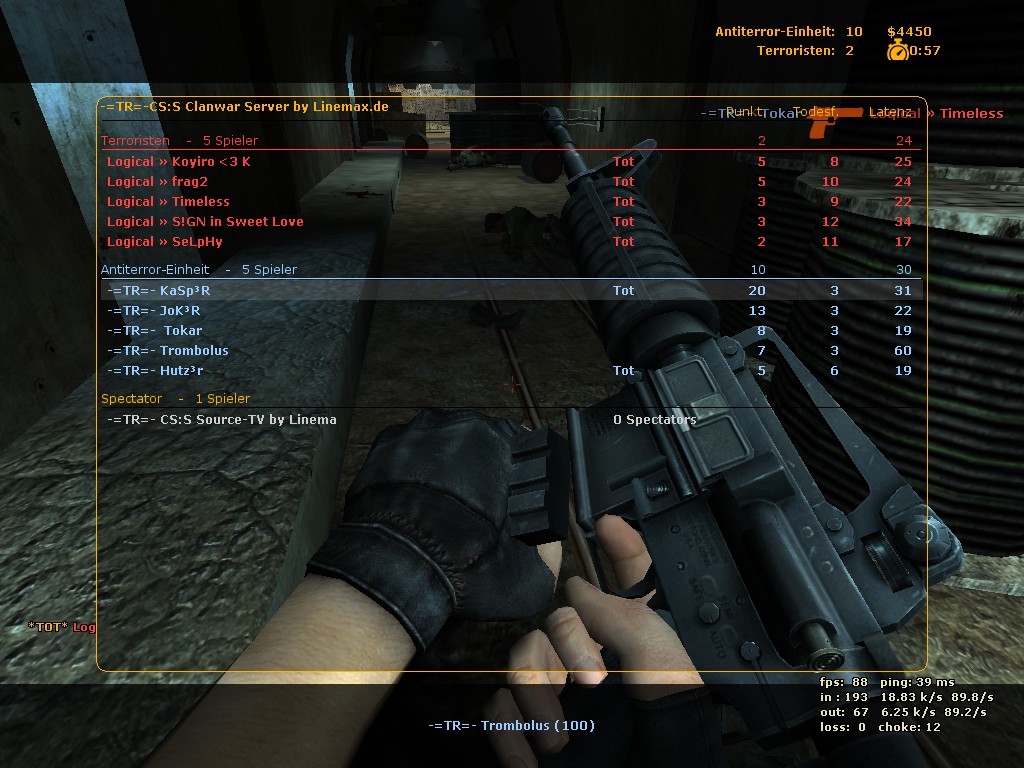This screenshot has width=1024, height=768.
Task: Select Logical » S!GN in Sweet Love
Action: point(205,222)
